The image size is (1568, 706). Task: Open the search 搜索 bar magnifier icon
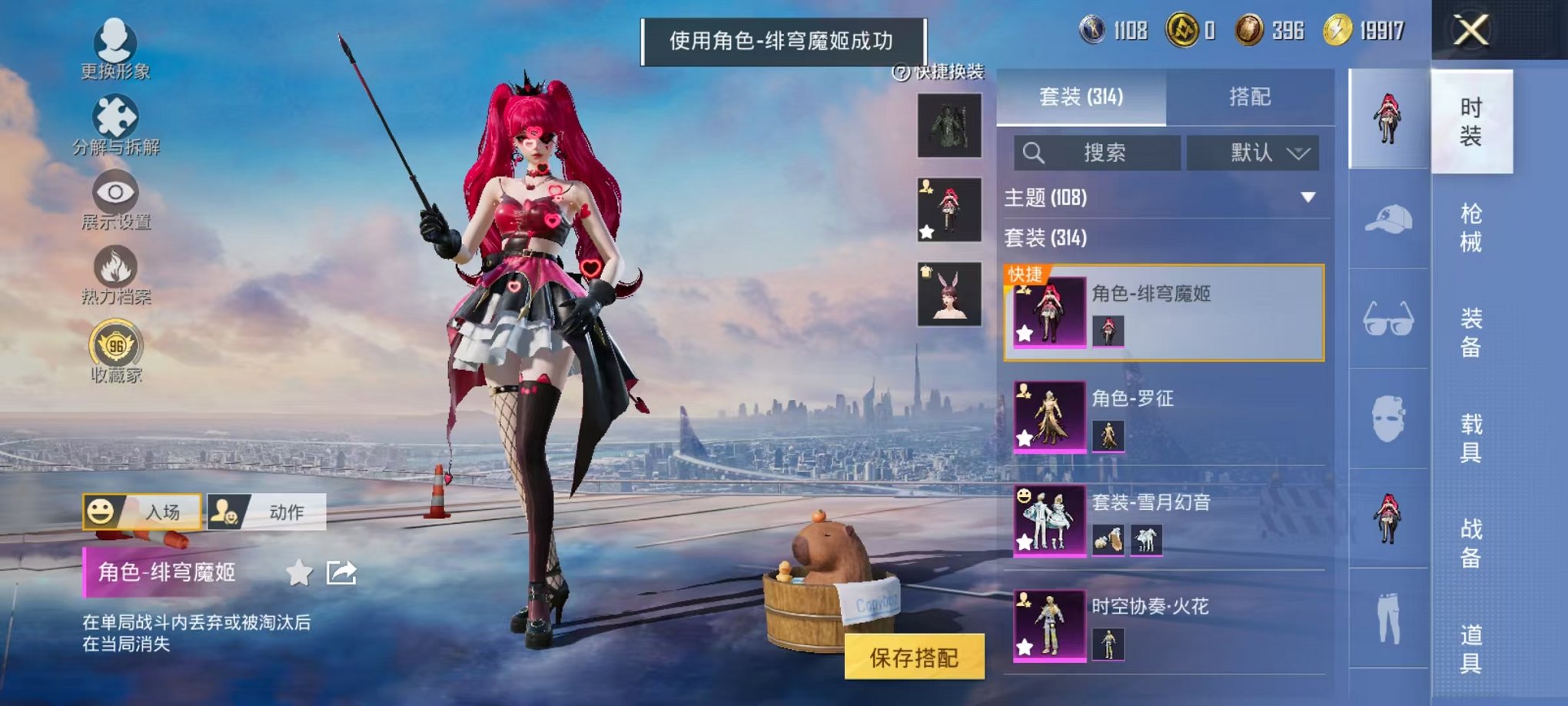(x=1034, y=152)
